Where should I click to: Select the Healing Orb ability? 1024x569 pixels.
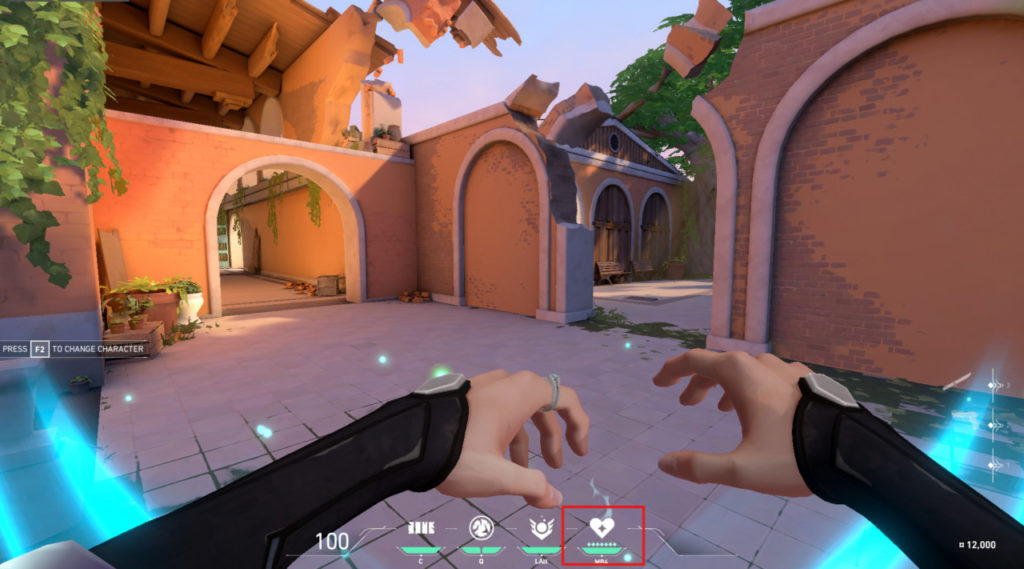coord(541,528)
